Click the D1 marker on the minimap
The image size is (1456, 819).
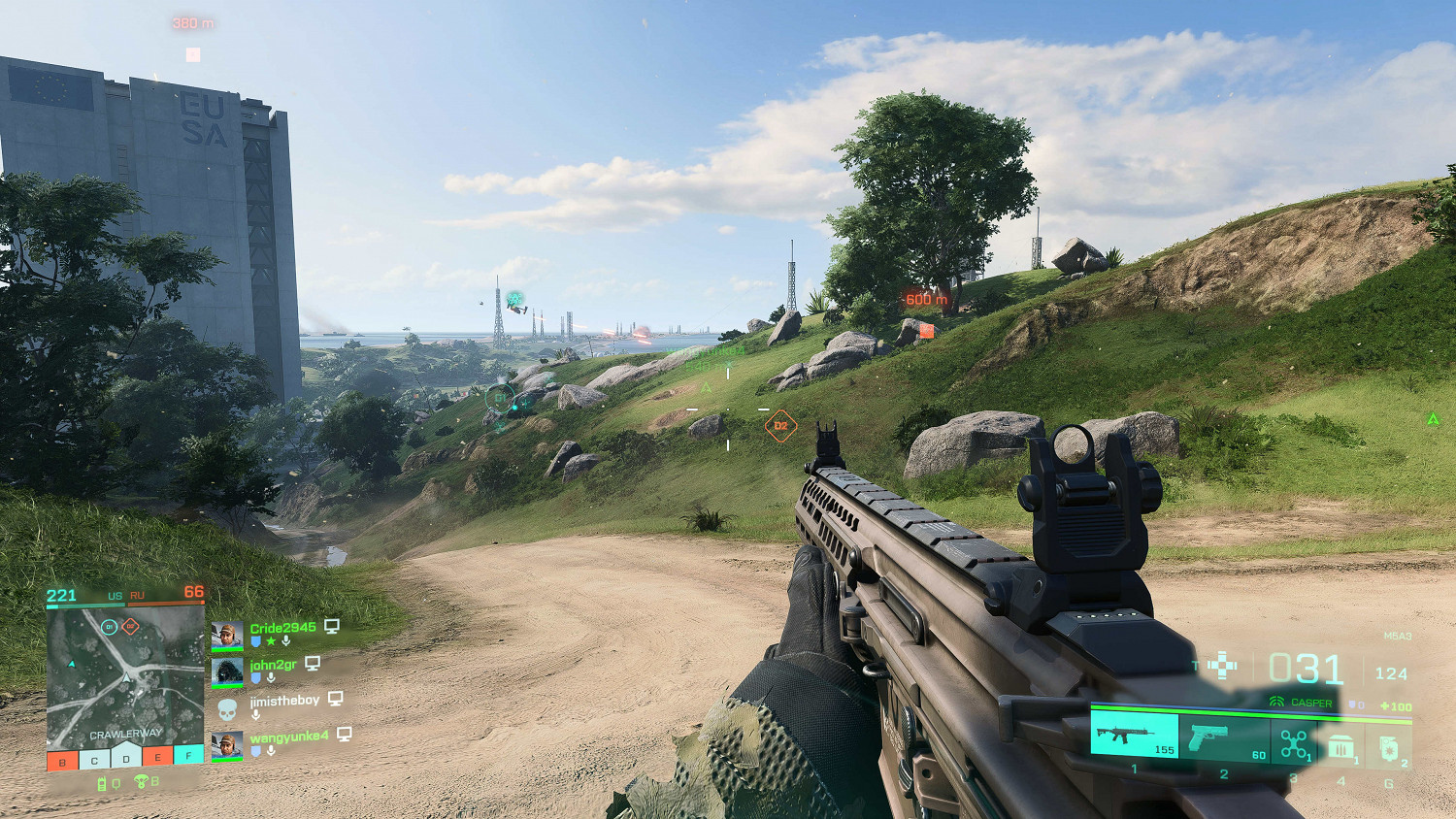coord(110,627)
